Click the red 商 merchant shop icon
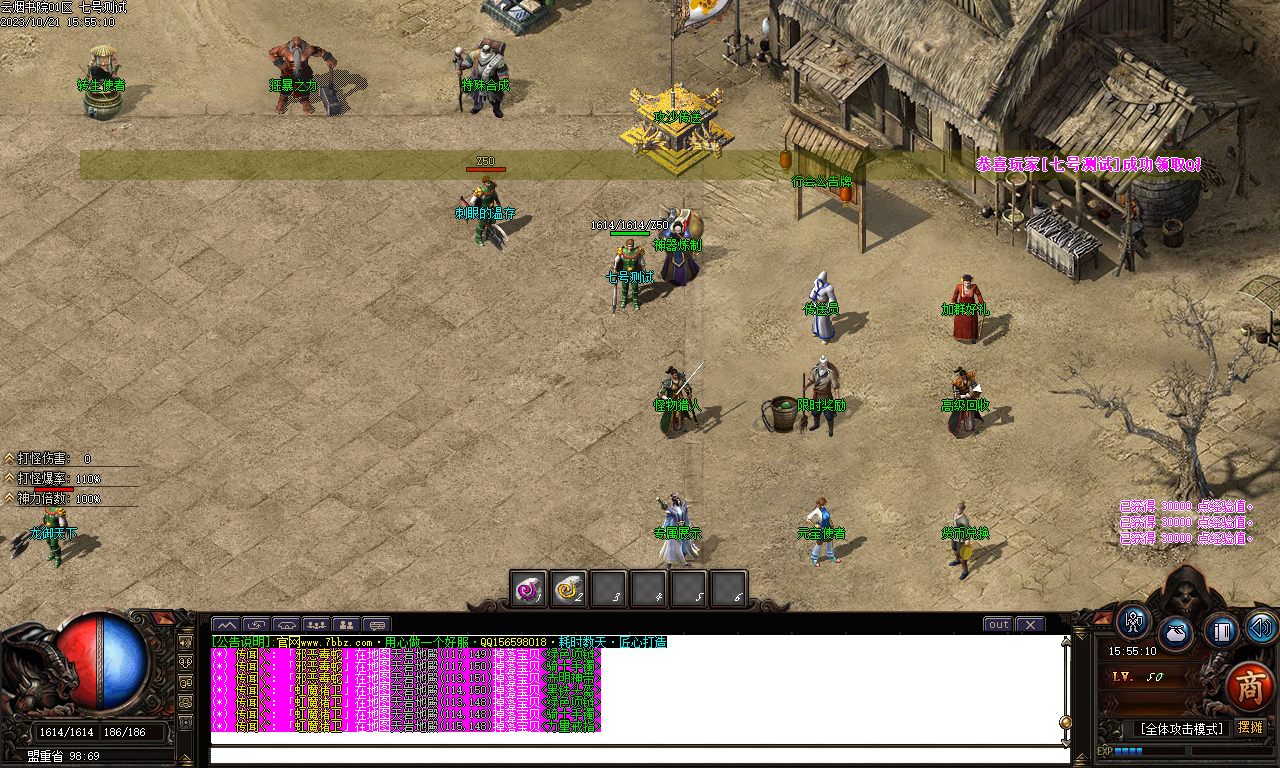 (x=1250, y=686)
